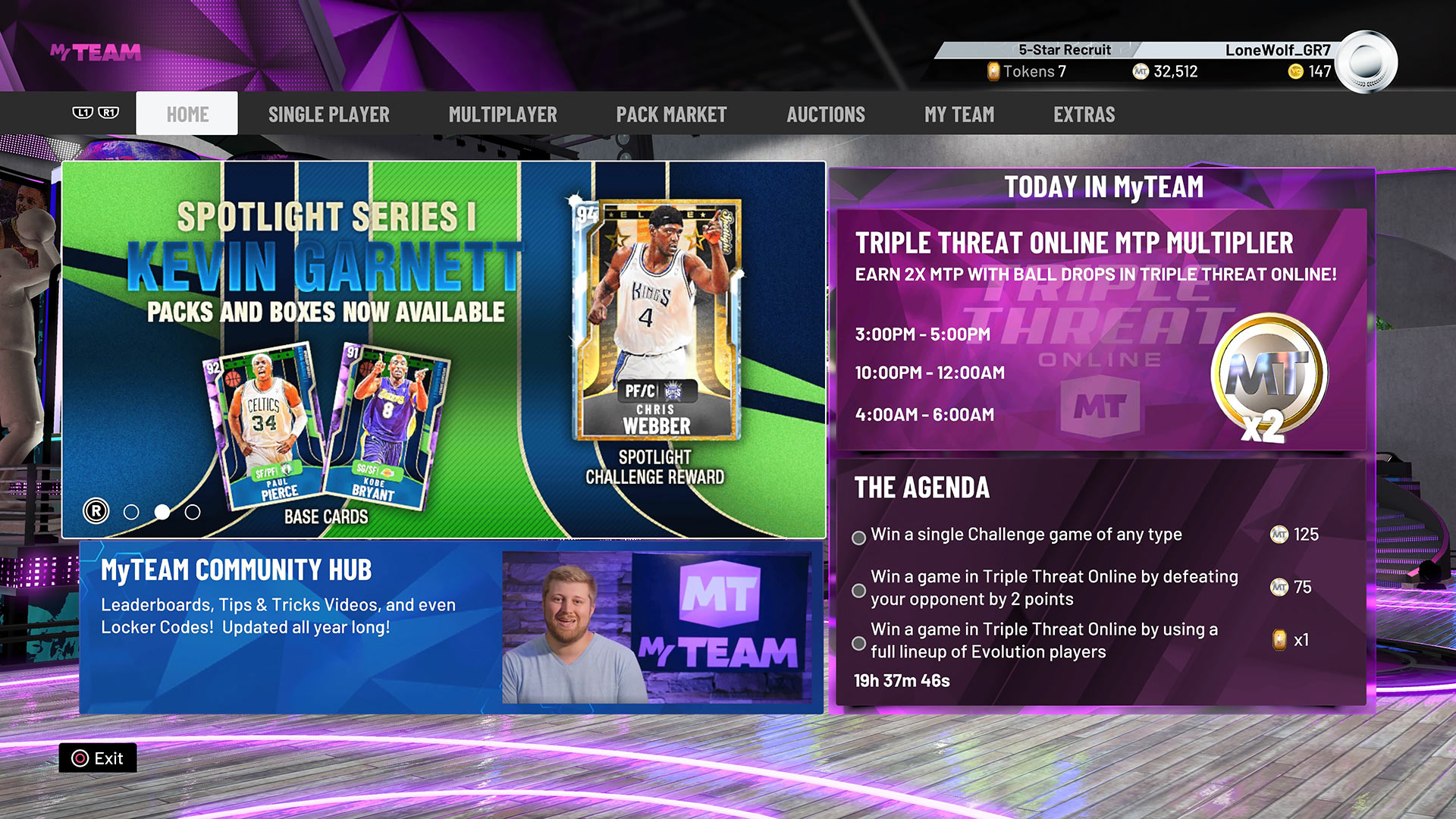
Task: Open the Pack Market menu
Action: point(672,114)
